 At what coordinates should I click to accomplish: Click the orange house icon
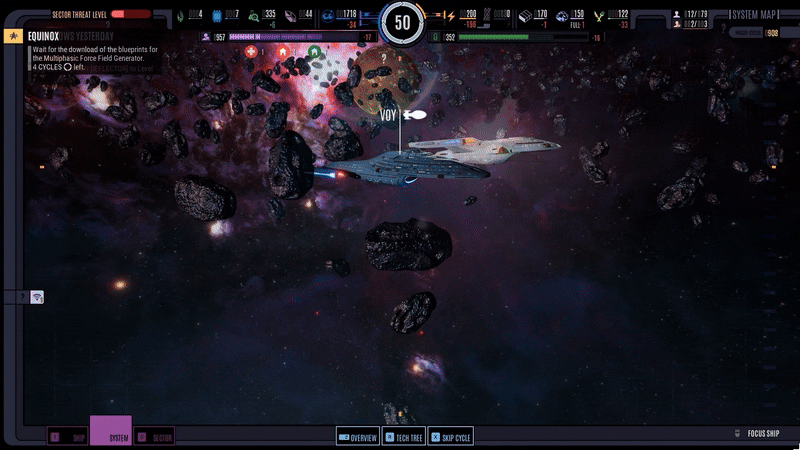(283, 51)
